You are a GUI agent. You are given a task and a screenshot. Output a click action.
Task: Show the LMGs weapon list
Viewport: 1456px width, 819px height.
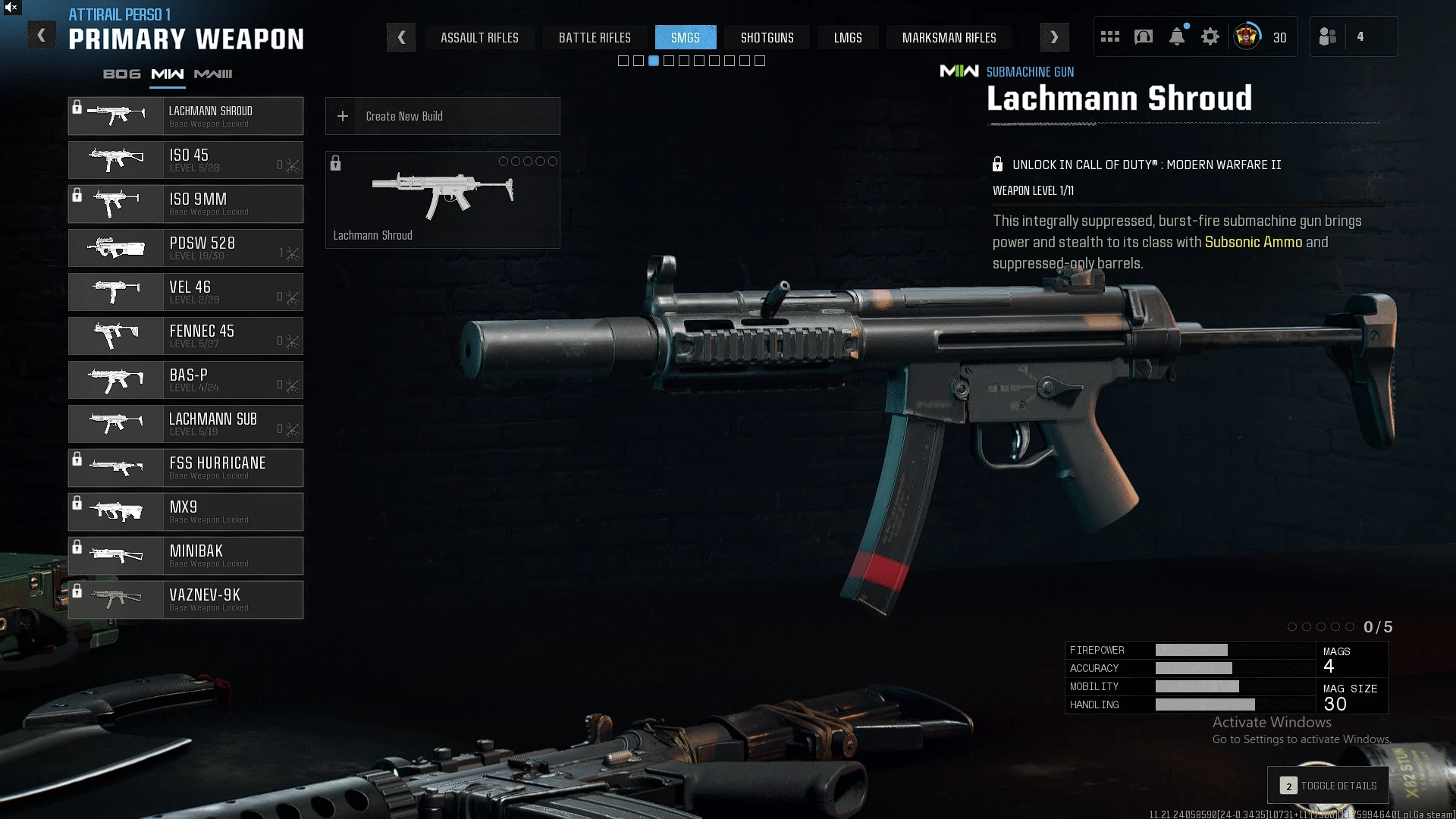click(847, 37)
